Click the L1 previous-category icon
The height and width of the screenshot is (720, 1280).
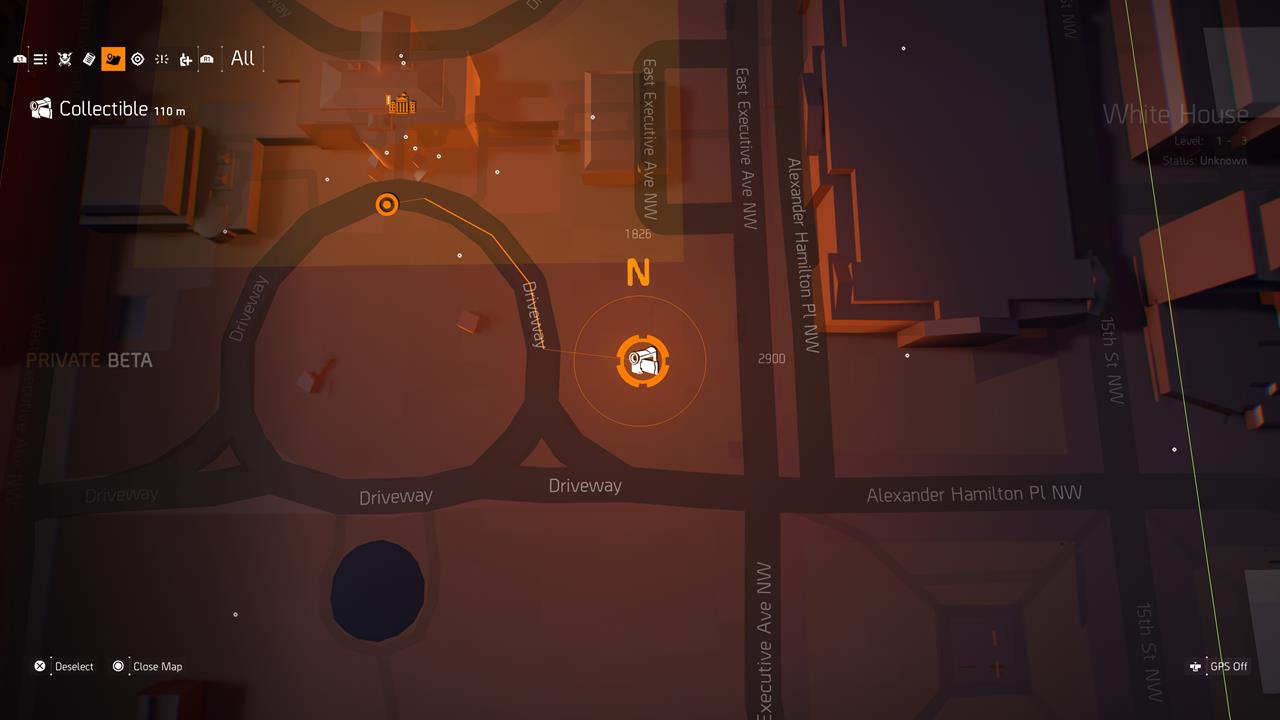coord(20,58)
